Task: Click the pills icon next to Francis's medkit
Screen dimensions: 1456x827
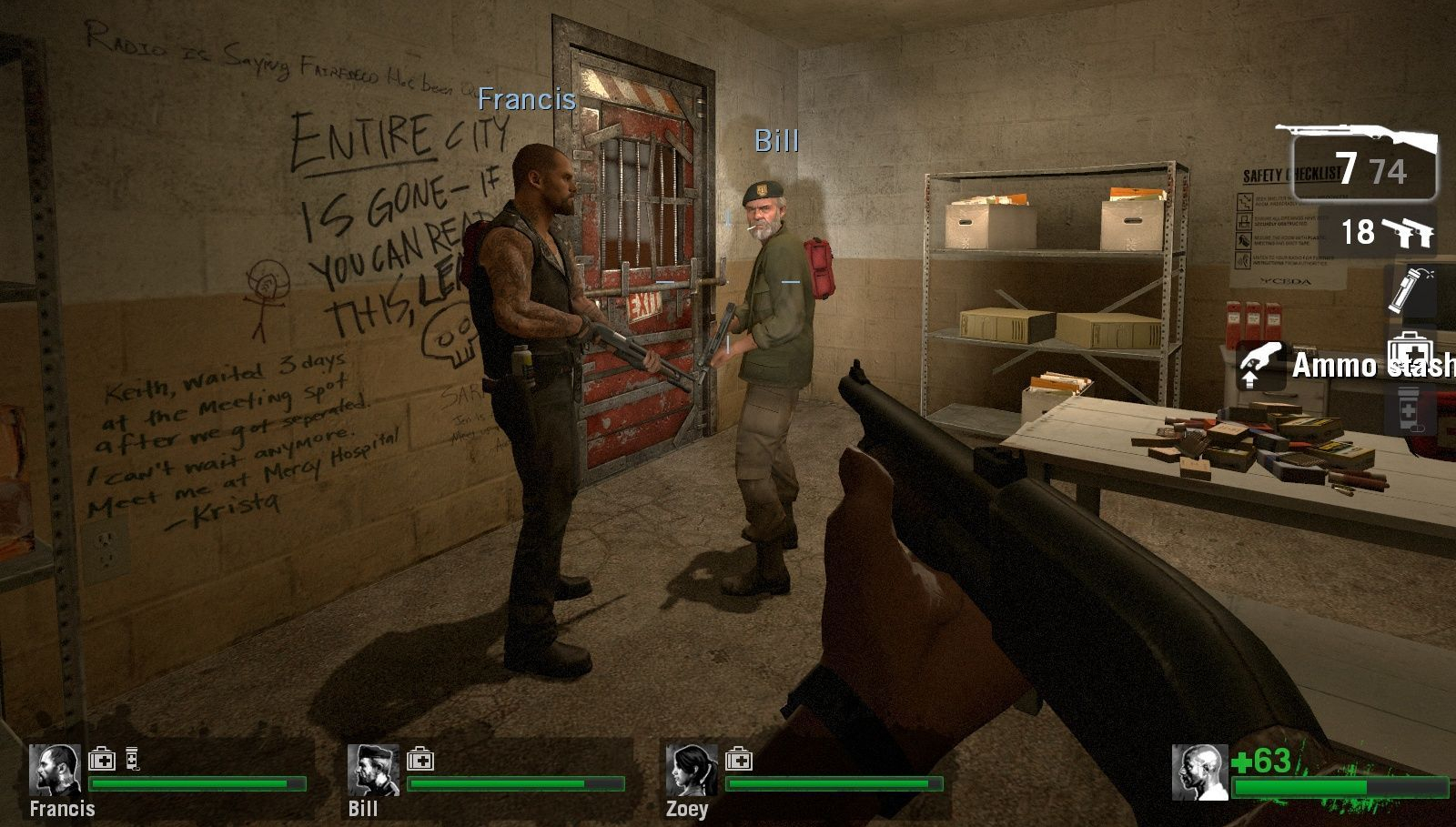Action: click(x=132, y=760)
